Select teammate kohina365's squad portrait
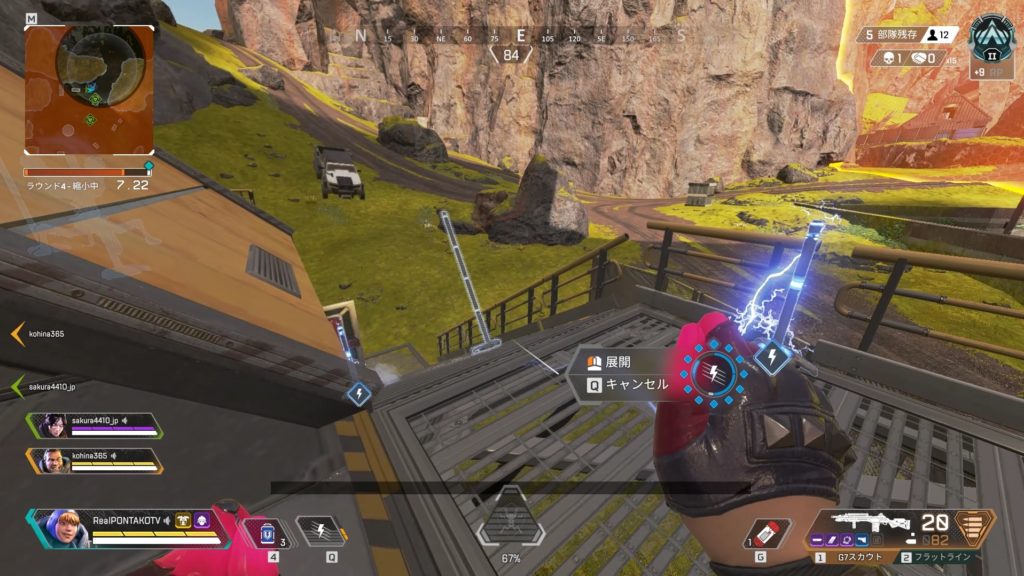1024x576 pixels. 53,460
